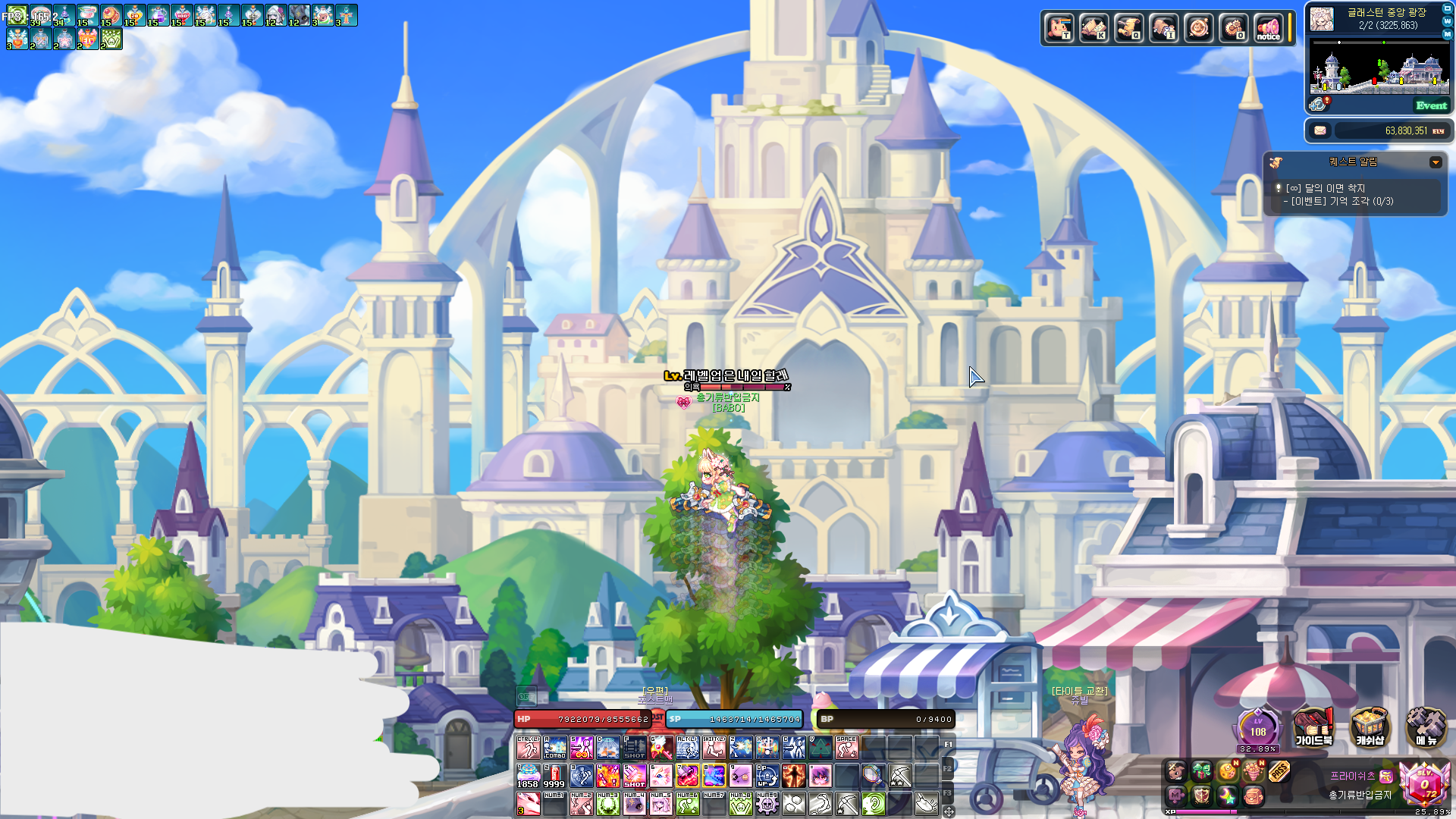Click the gold PASS ticket icon
Image resolution: width=1456 pixels, height=819 pixels.
(1279, 771)
